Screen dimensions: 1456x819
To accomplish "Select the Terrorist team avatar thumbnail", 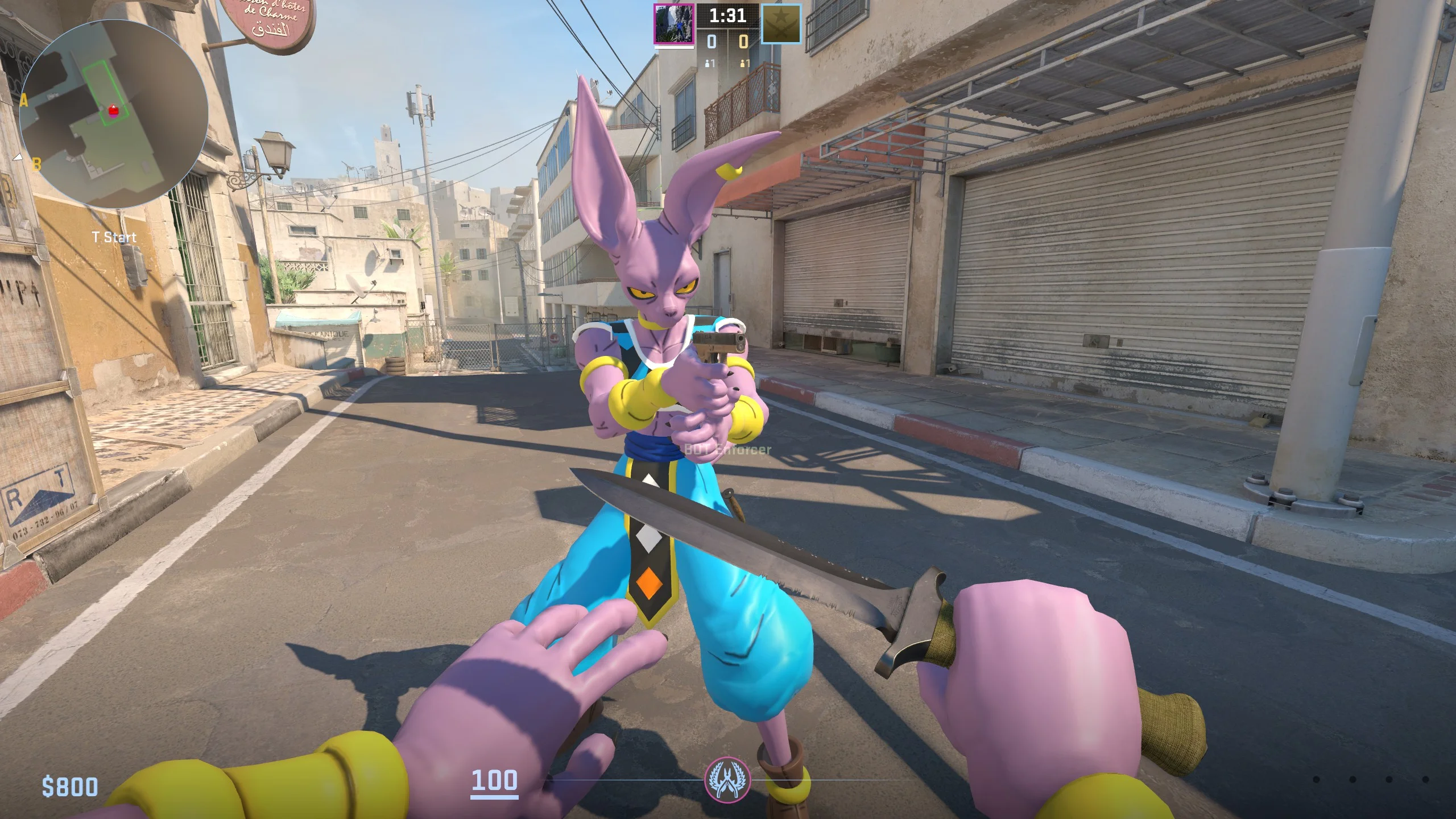I will (x=673, y=24).
